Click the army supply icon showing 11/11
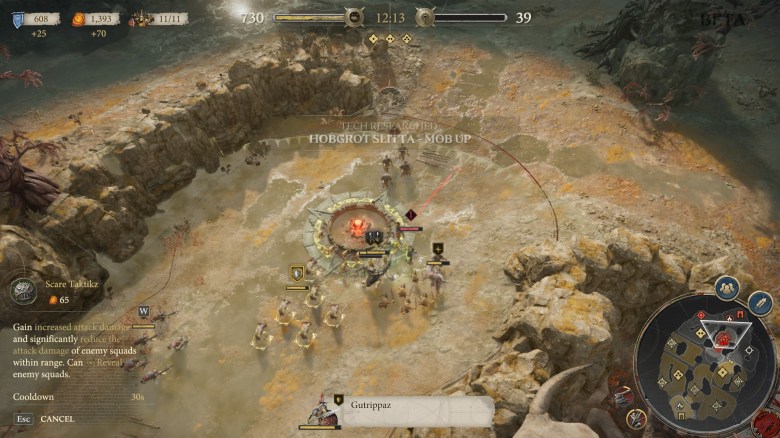Viewport: 780px width, 438px height. (139, 18)
